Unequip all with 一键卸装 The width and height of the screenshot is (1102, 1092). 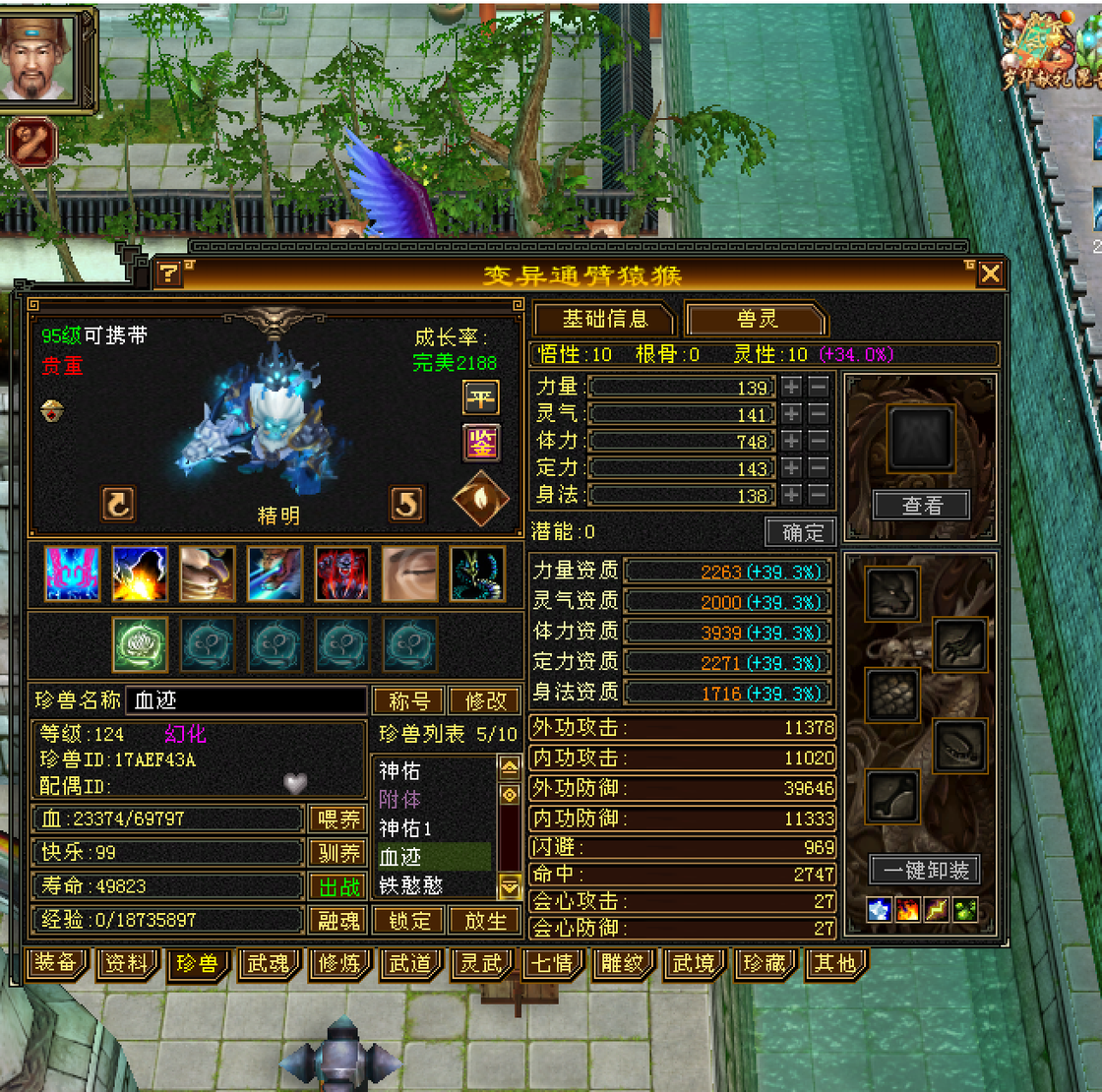click(x=925, y=870)
